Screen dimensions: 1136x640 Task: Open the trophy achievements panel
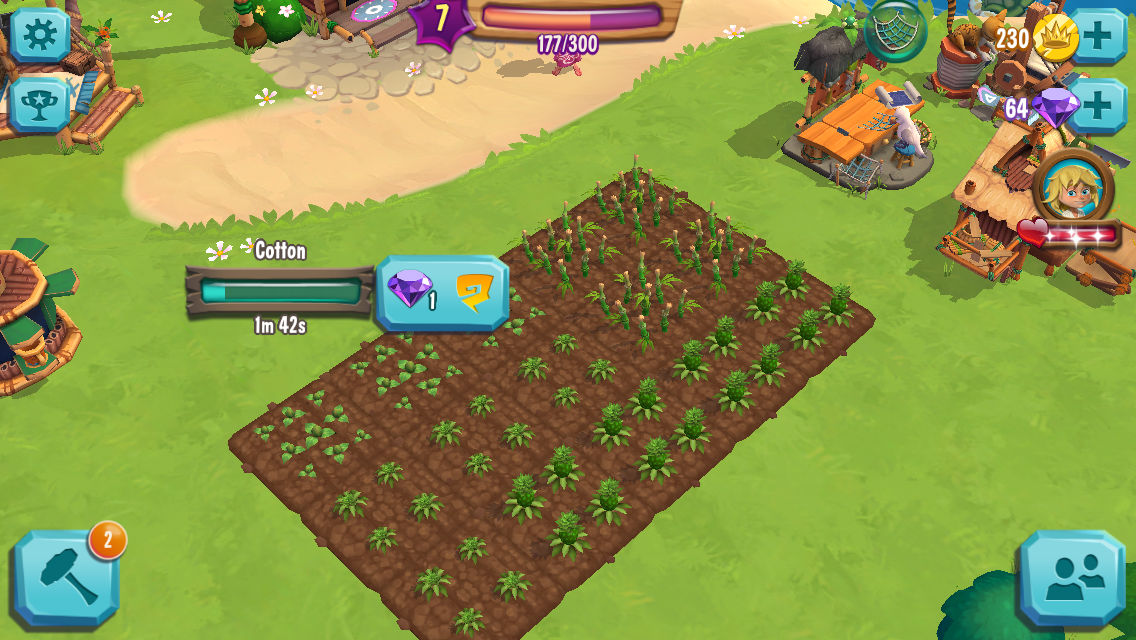[x=40, y=101]
